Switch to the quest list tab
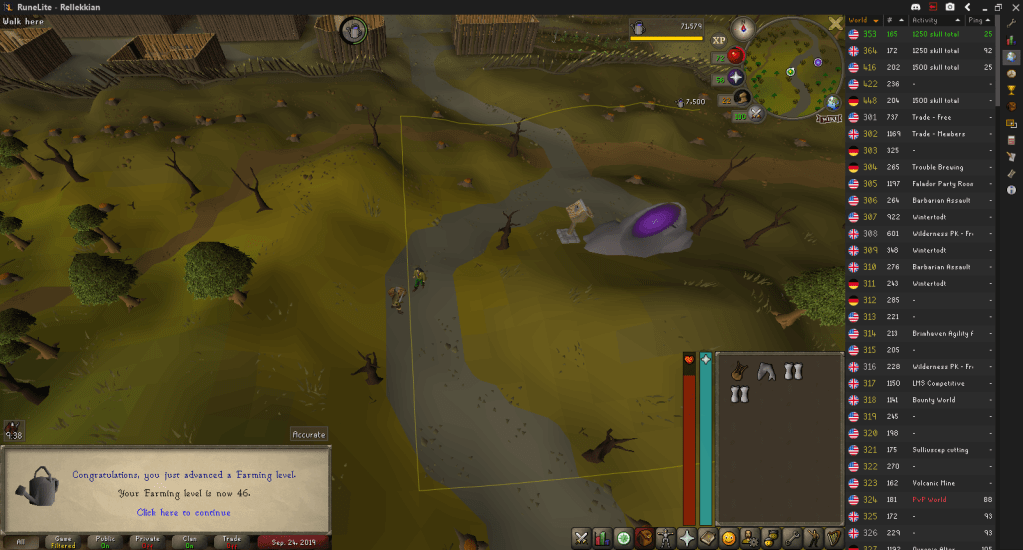The image size is (1023, 550). click(x=623, y=538)
